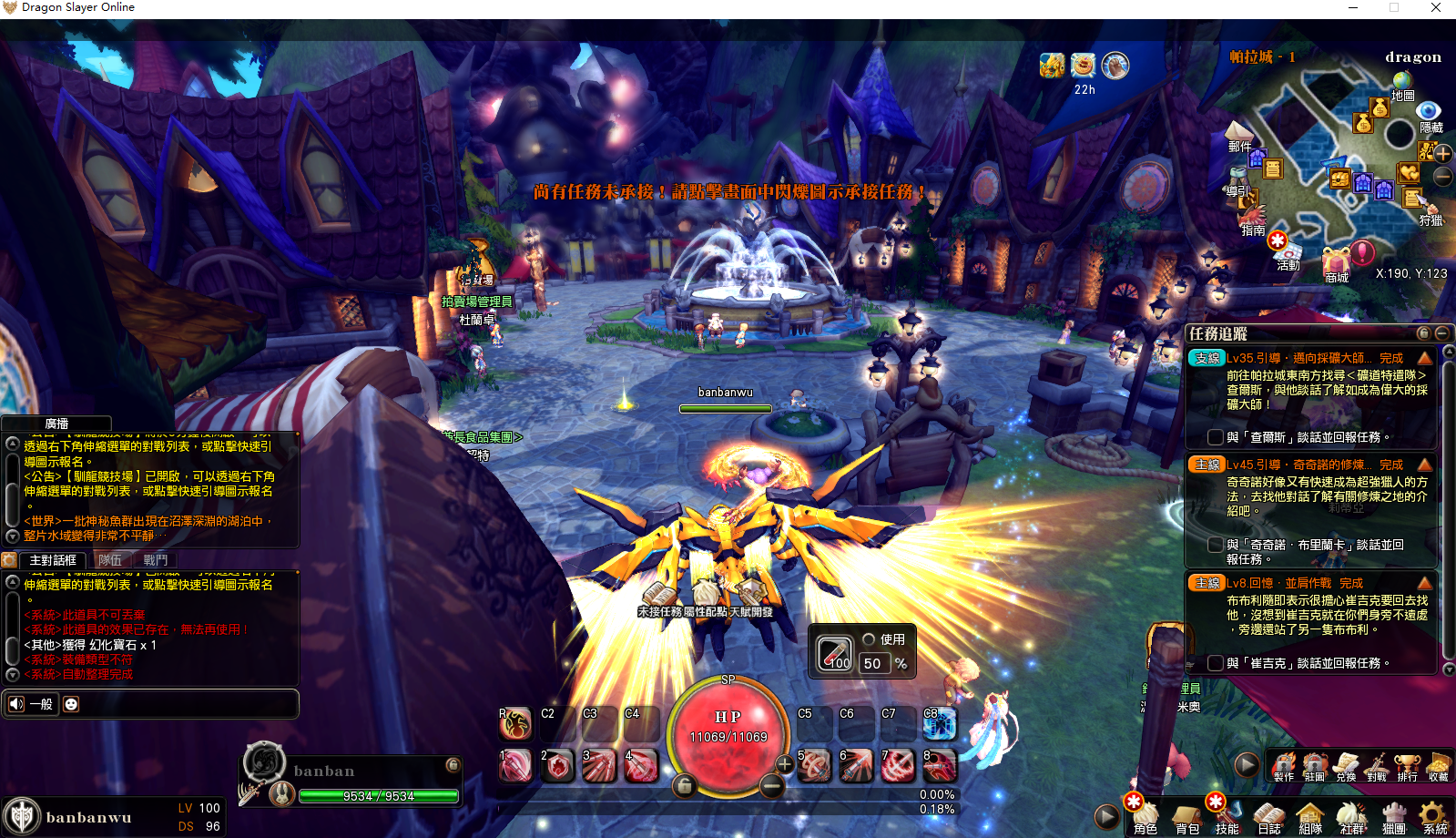Open the 背包 backpack inventory
1456x838 pixels.
[1186, 816]
